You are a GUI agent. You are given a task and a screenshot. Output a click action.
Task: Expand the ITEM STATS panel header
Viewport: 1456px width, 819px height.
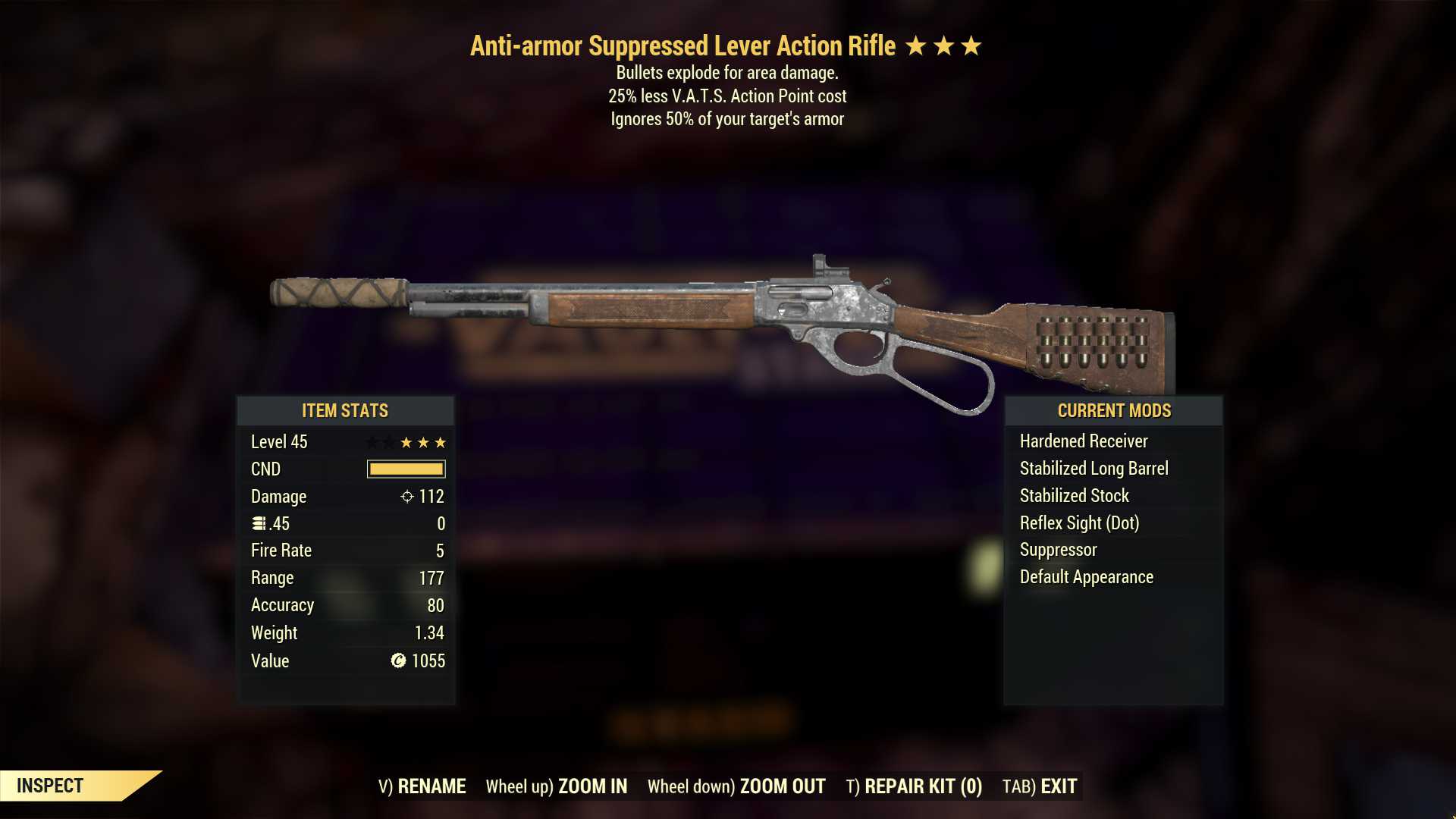344,411
